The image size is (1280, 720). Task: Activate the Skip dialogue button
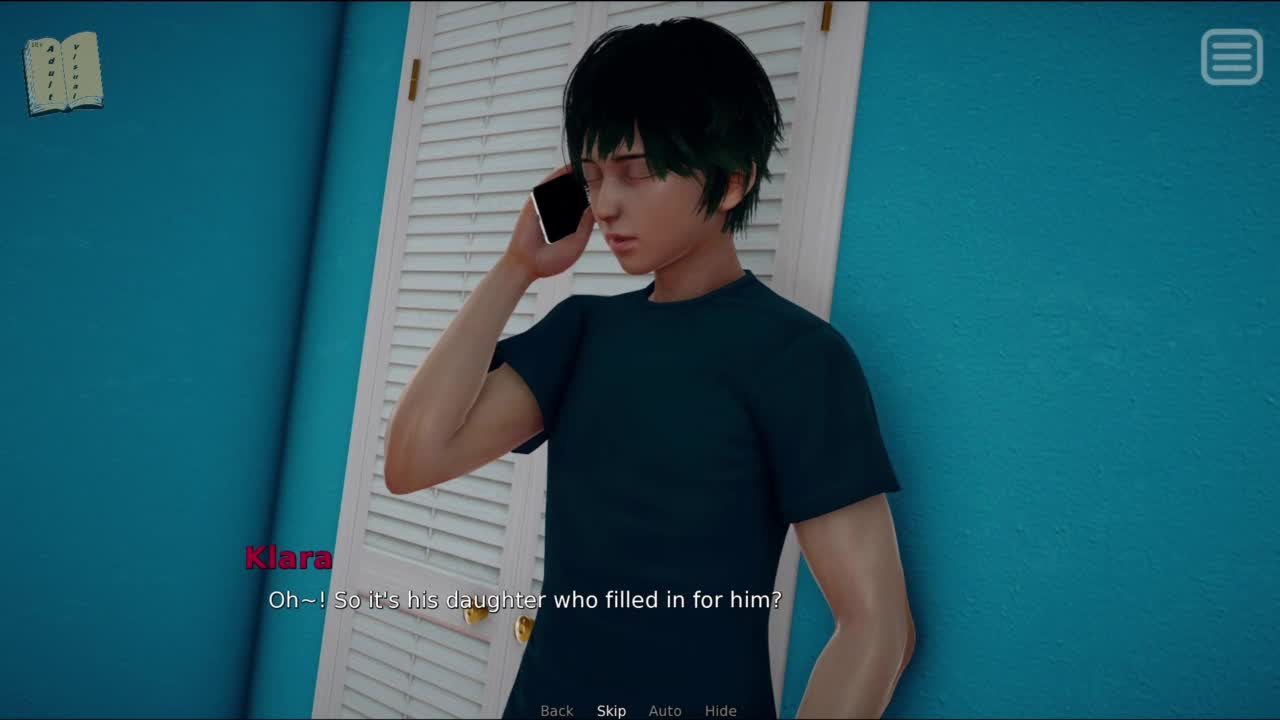[611, 711]
